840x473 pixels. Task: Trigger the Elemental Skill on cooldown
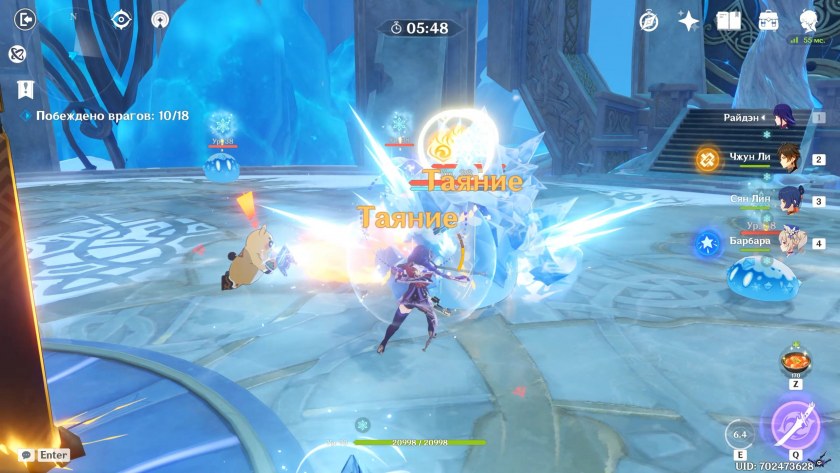tap(741, 436)
